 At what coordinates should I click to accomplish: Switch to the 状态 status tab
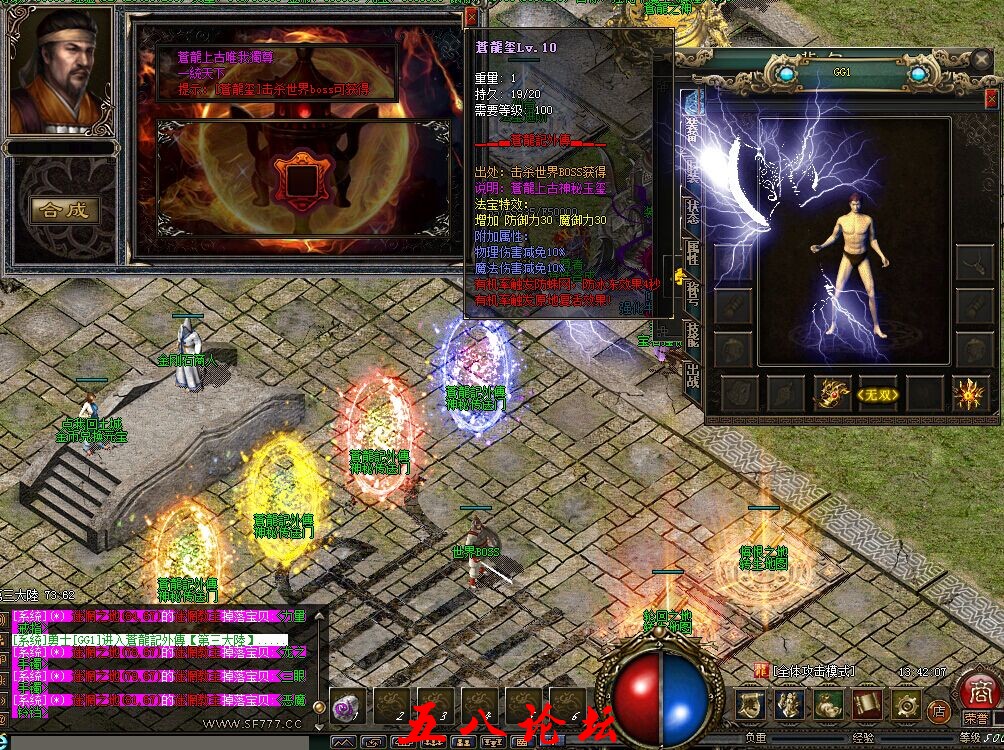(692, 210)
